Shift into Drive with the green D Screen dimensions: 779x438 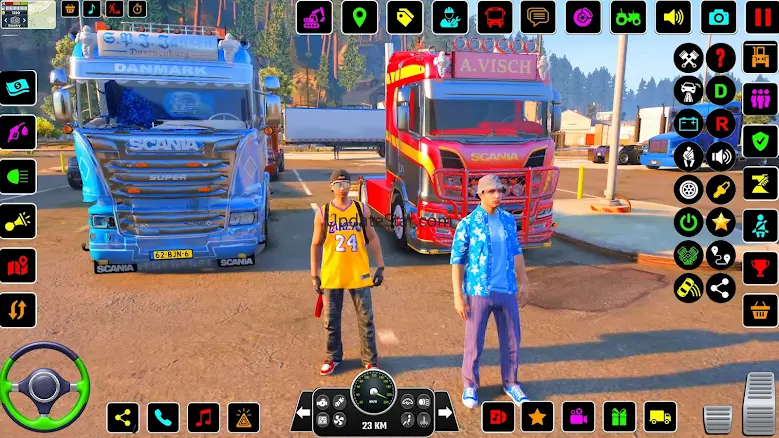(x=720, y=90)
